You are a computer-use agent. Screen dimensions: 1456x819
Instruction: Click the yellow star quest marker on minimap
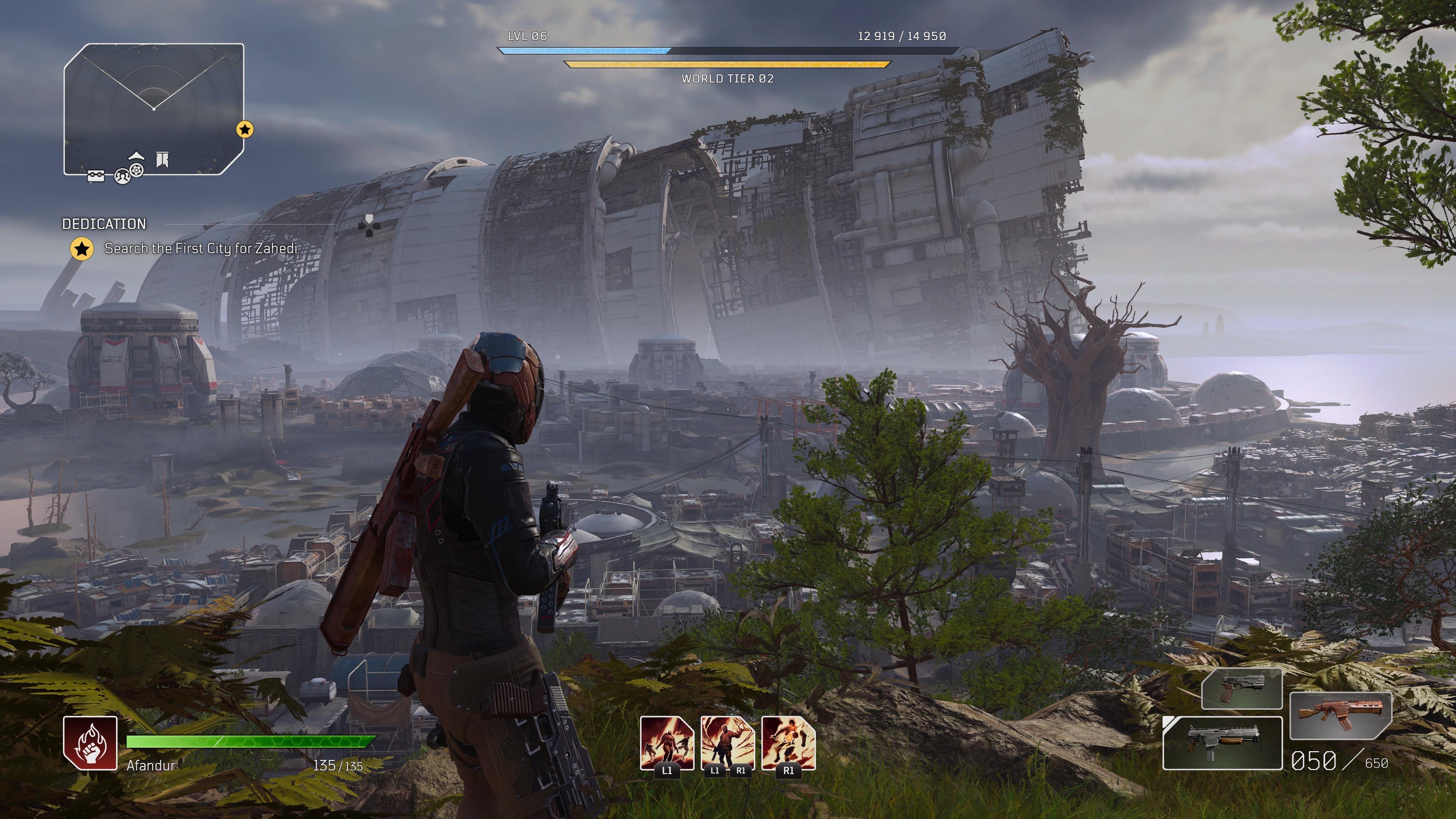pos(245,129)
